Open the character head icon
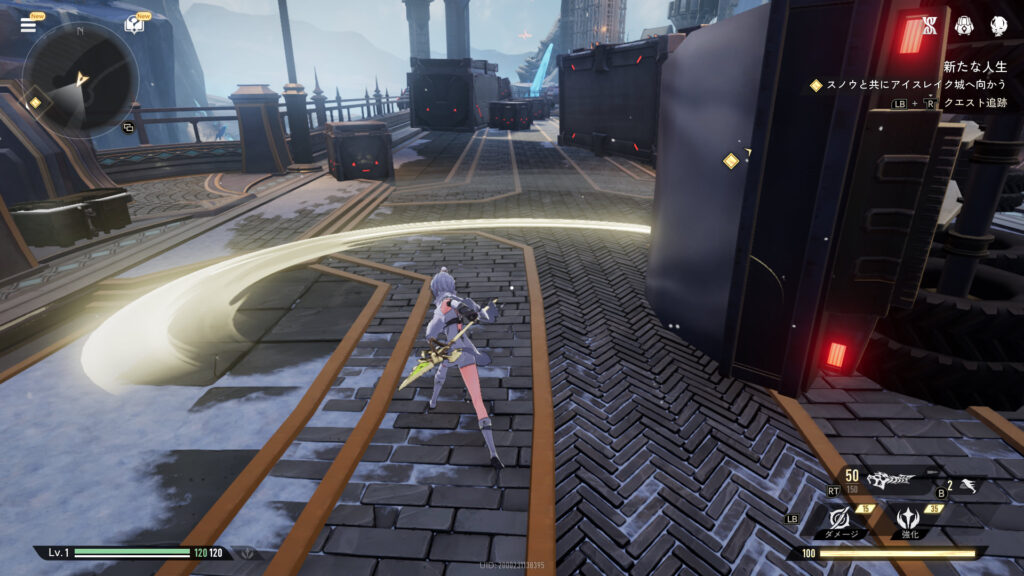1024x576 pixels. click(x=998, y=26)
